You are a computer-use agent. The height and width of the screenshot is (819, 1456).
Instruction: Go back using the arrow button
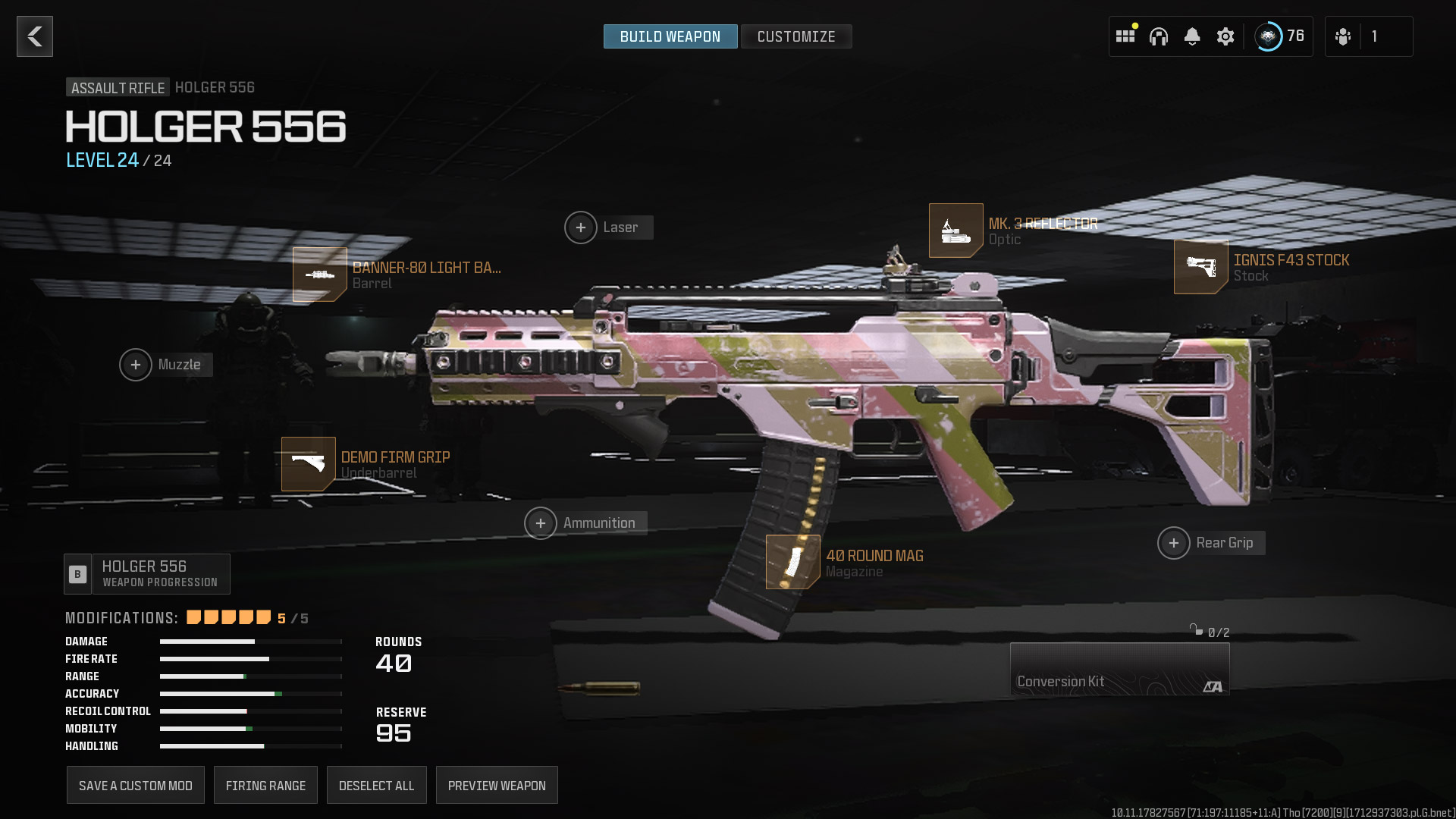tap(35, 36)
